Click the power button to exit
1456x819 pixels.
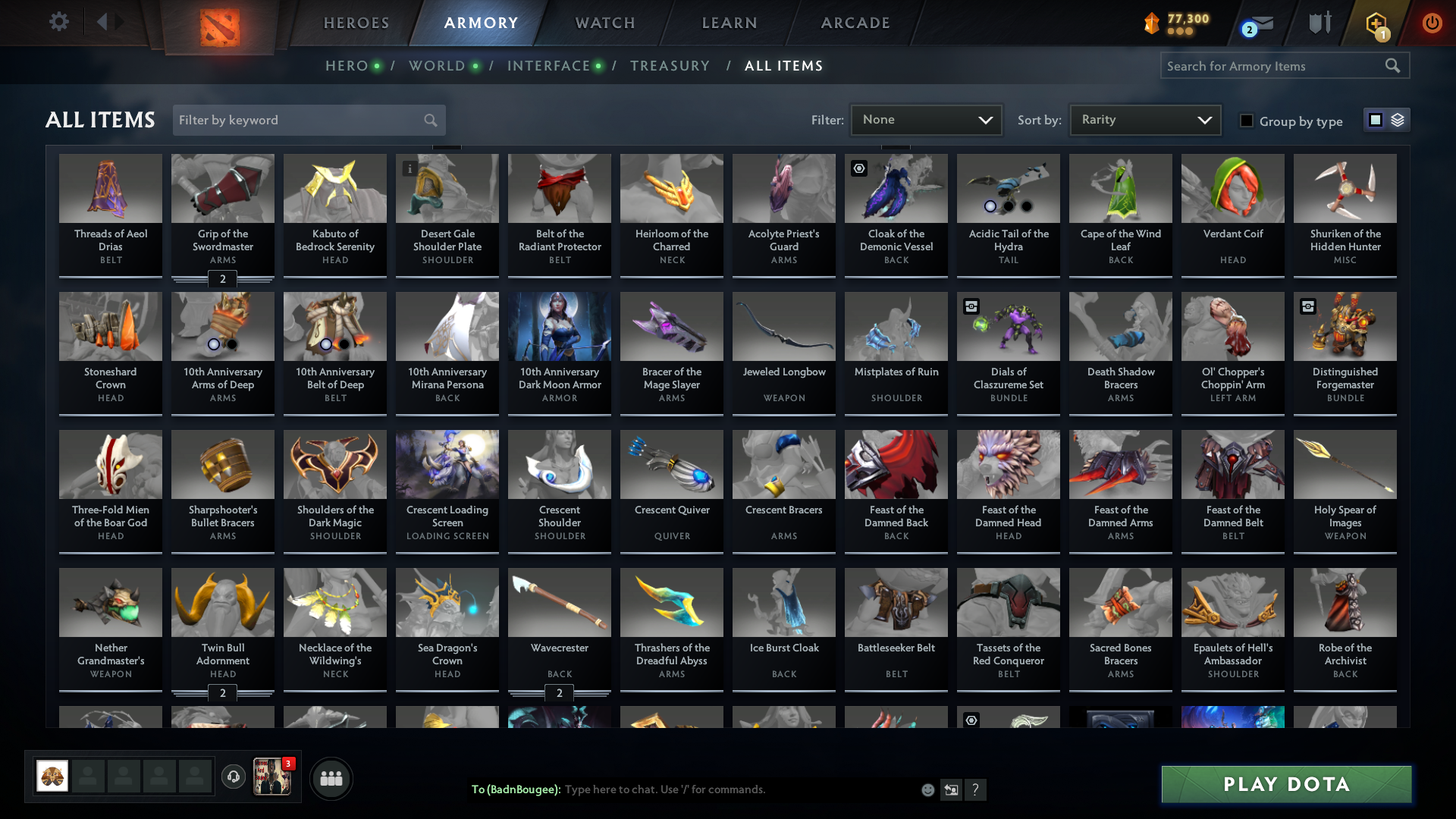pyautogui.click(x=1432, y=23)
